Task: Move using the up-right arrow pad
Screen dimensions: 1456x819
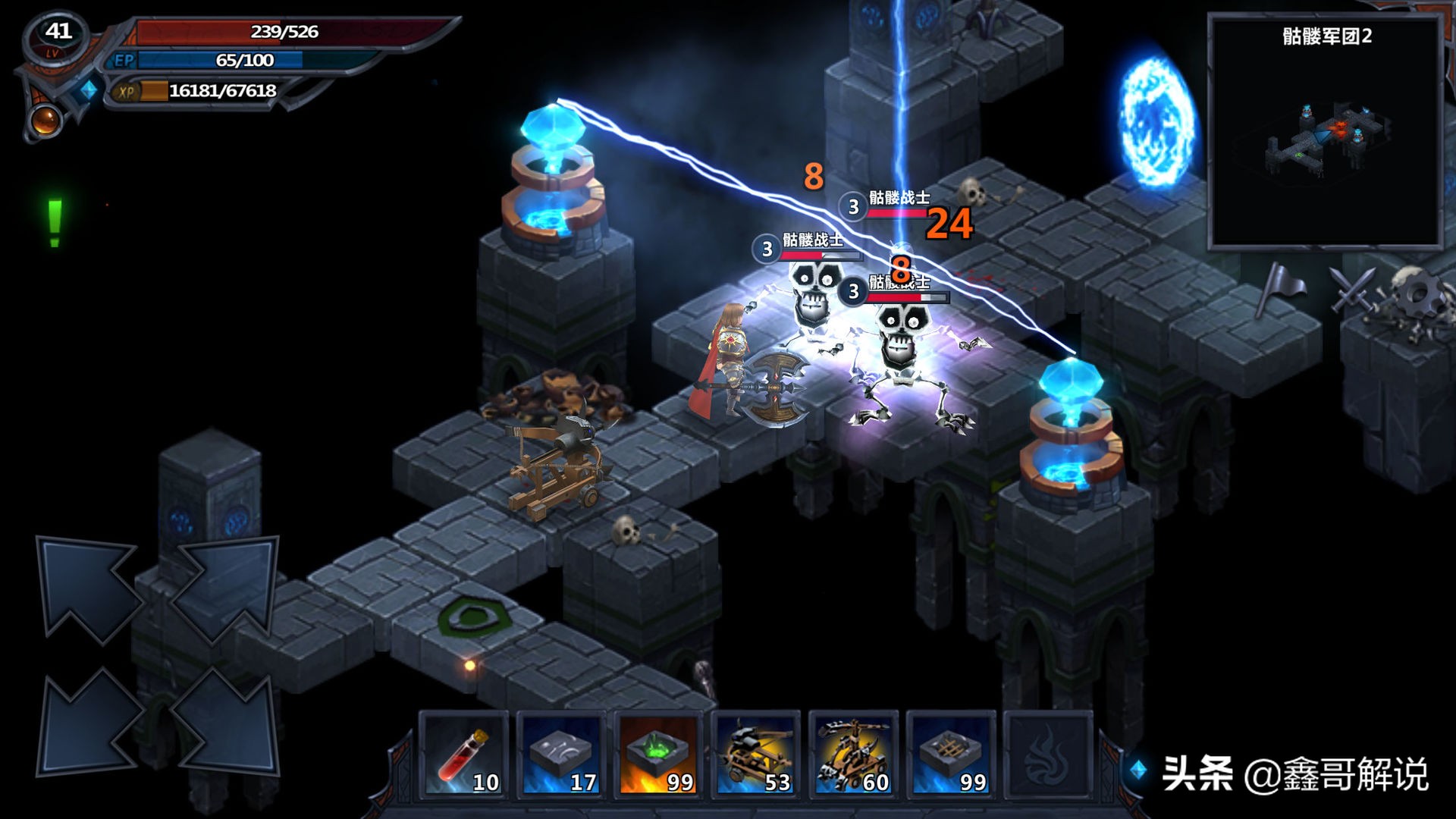Action: tap(226, 588)
